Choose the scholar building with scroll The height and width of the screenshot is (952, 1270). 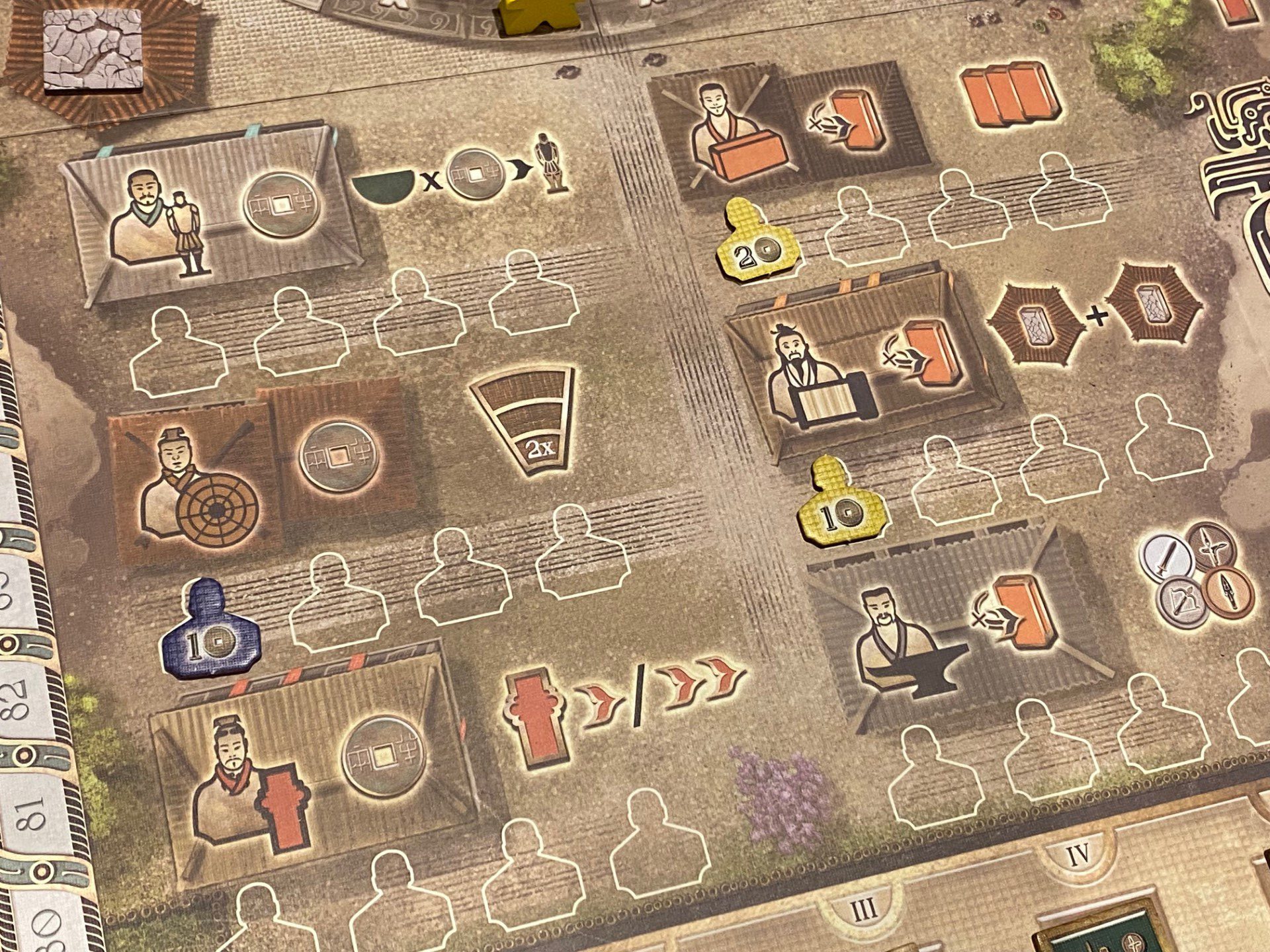click(x=860, y=367)
